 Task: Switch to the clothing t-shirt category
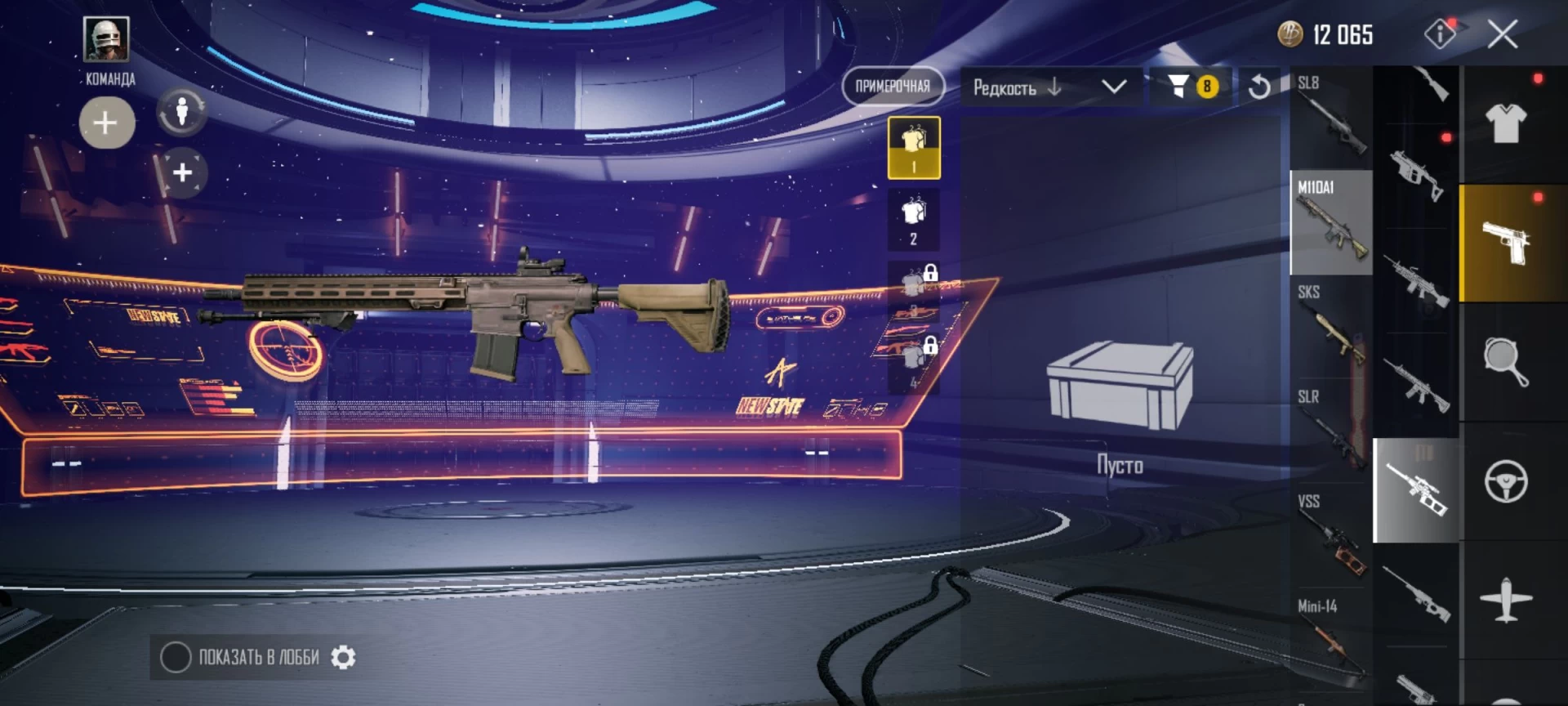tap(1506, 124)
